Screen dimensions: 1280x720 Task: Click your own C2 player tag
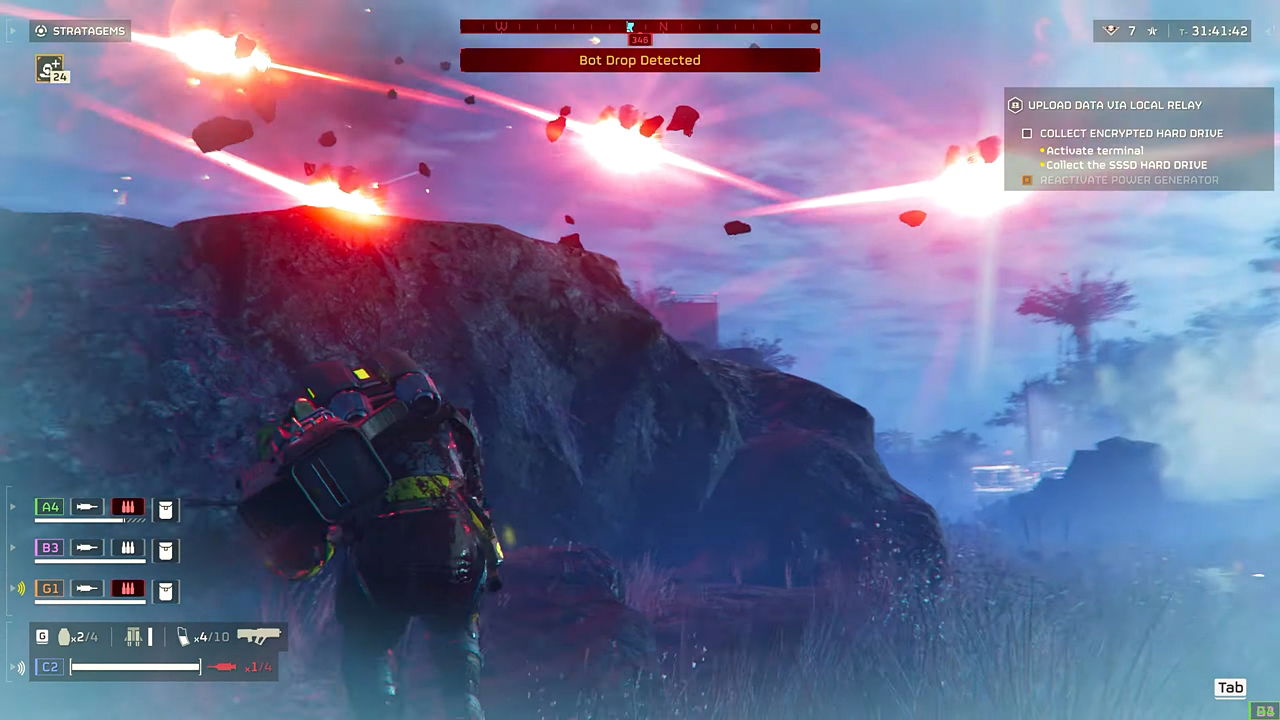(x=49, y=666)
